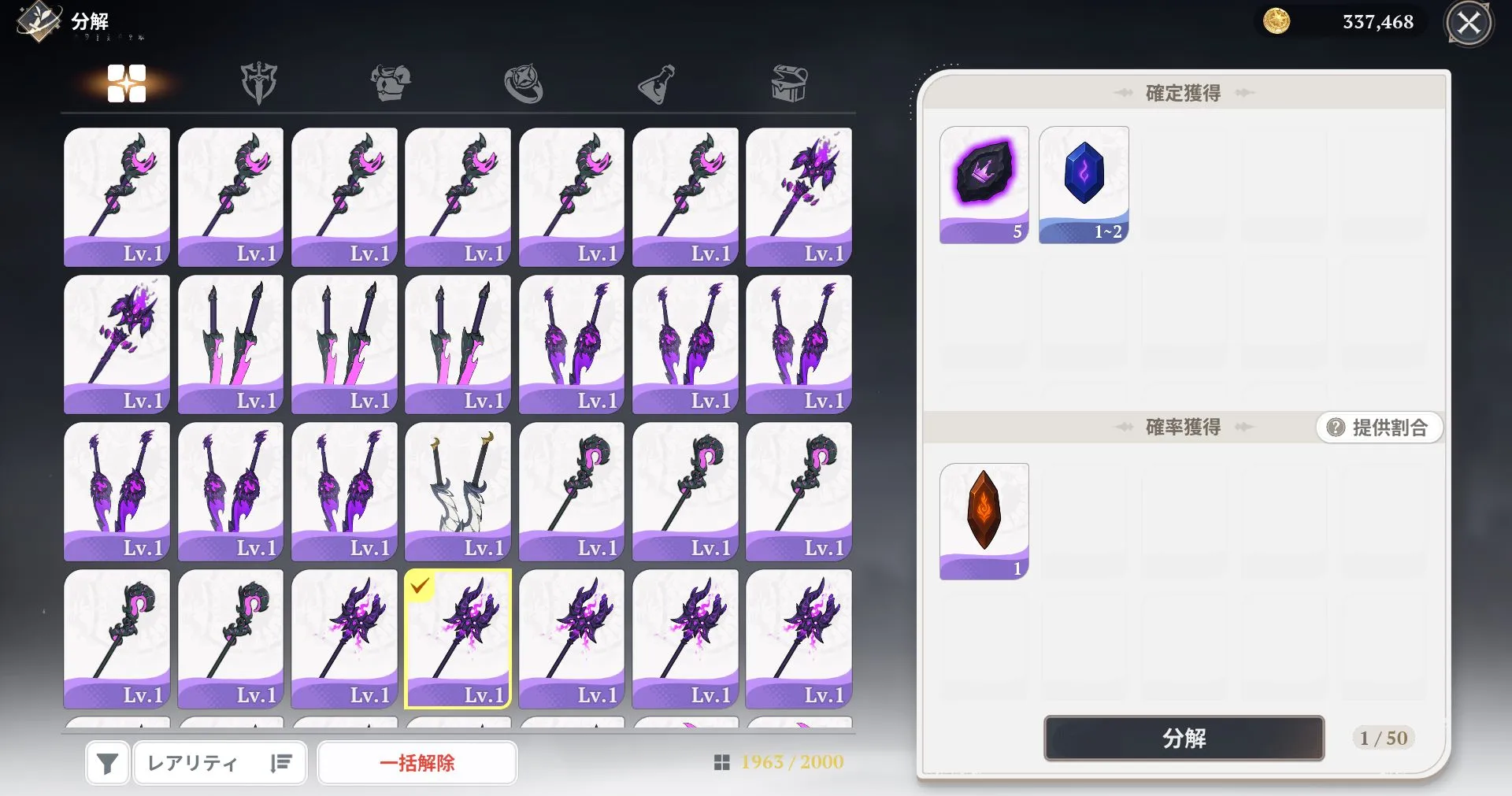
Task: Click the question mark next to 提供割合
Action: tap(1334, 428)
